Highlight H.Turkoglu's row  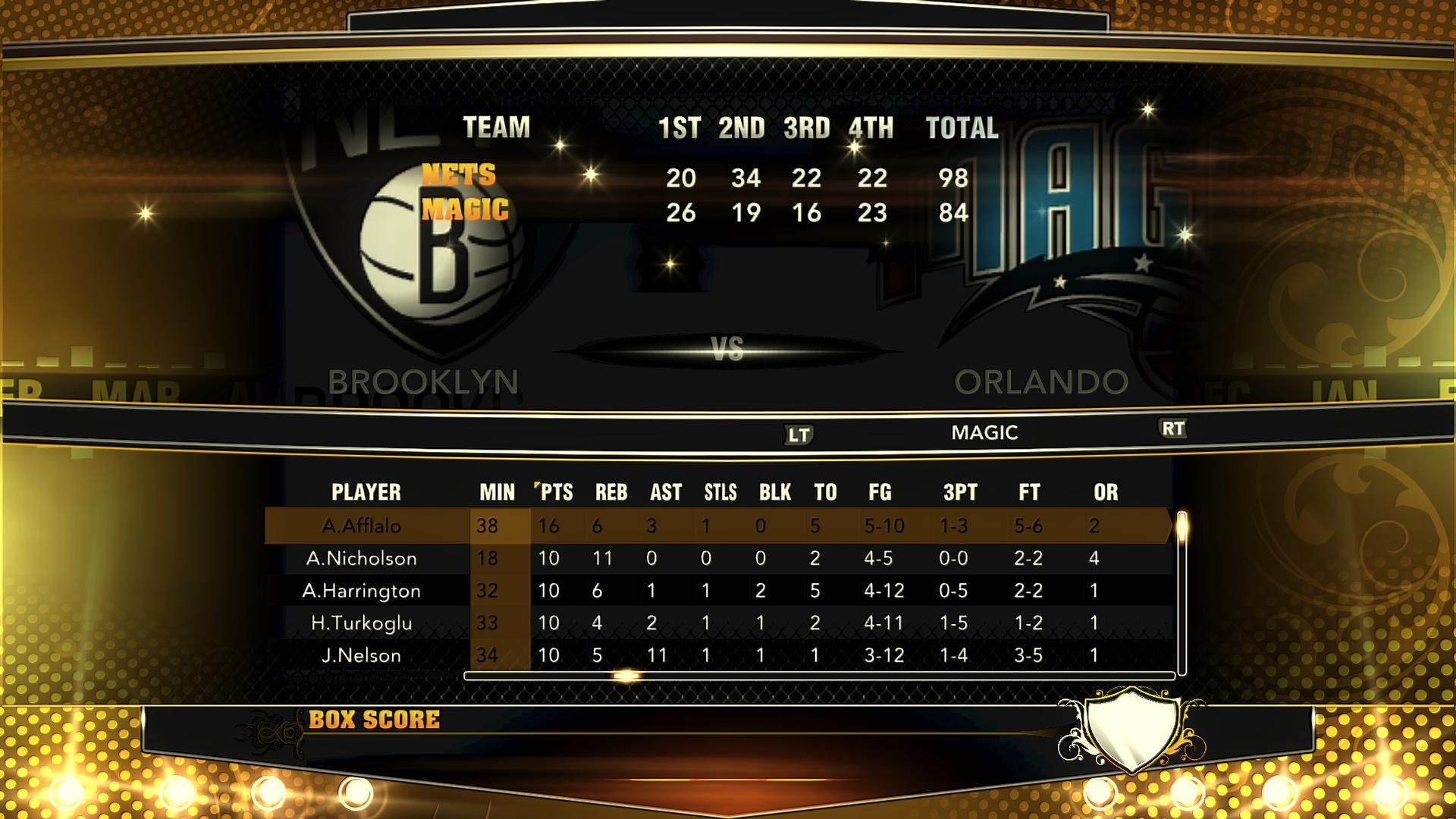(361, 623)
